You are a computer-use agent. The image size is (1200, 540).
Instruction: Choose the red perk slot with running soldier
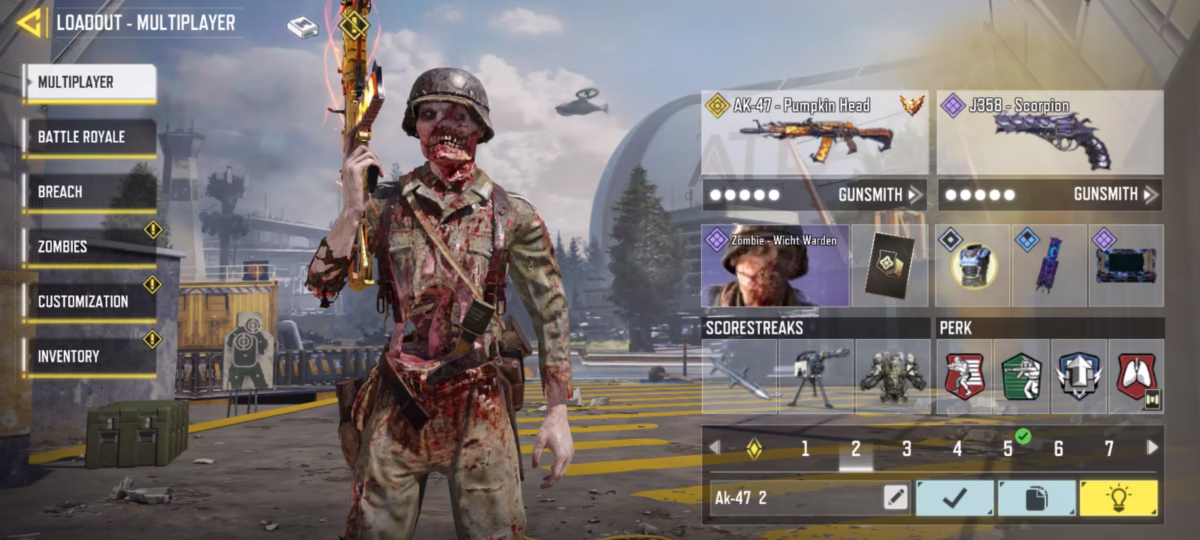(964, 377)
